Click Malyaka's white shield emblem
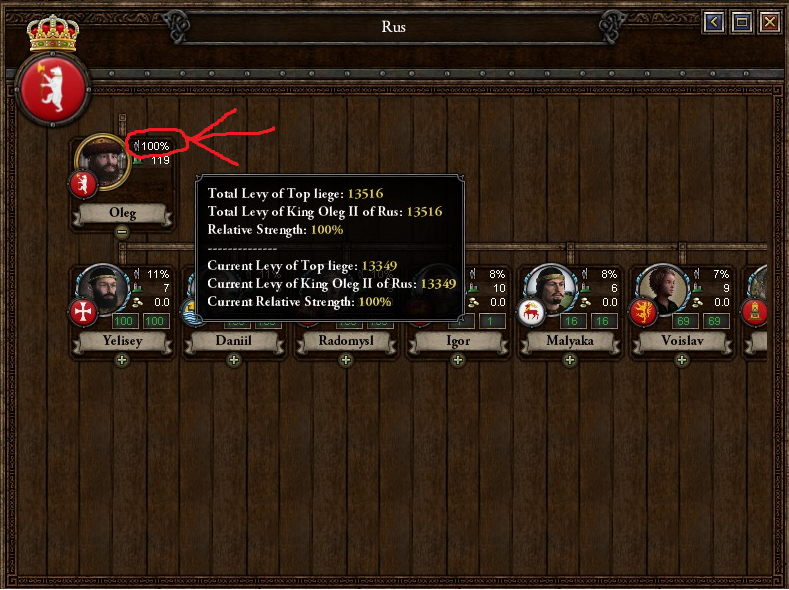The image size is (789, 590). tap(529, 314)
